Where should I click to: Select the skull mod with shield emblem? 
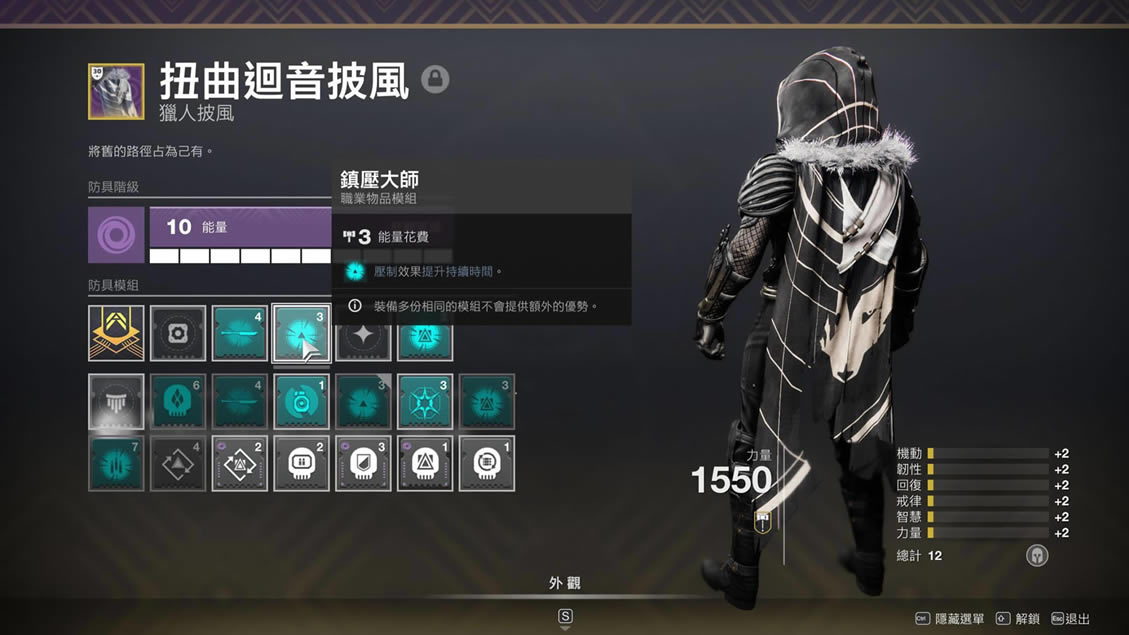(x=363, y=463)
